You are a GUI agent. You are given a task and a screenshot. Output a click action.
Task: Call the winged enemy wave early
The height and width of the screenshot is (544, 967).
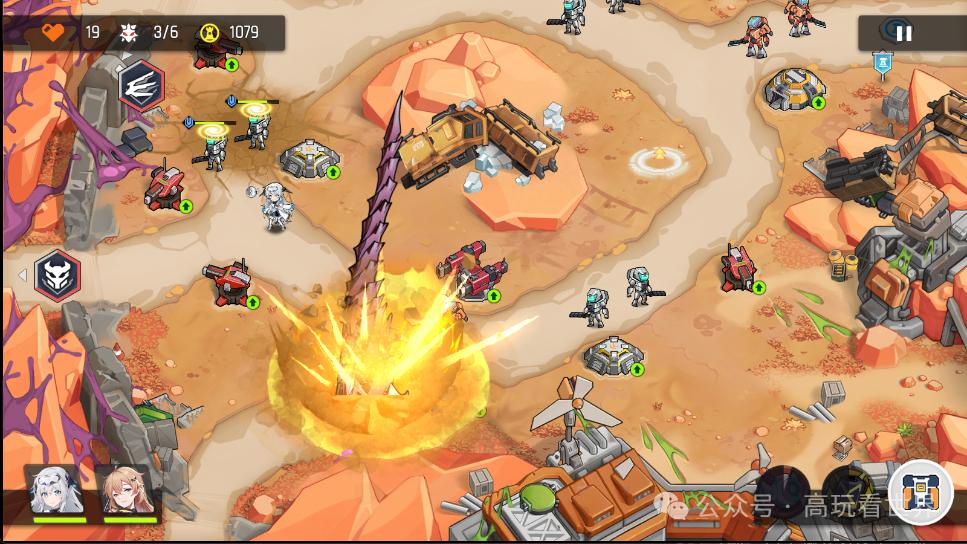[x=141, y=85]
